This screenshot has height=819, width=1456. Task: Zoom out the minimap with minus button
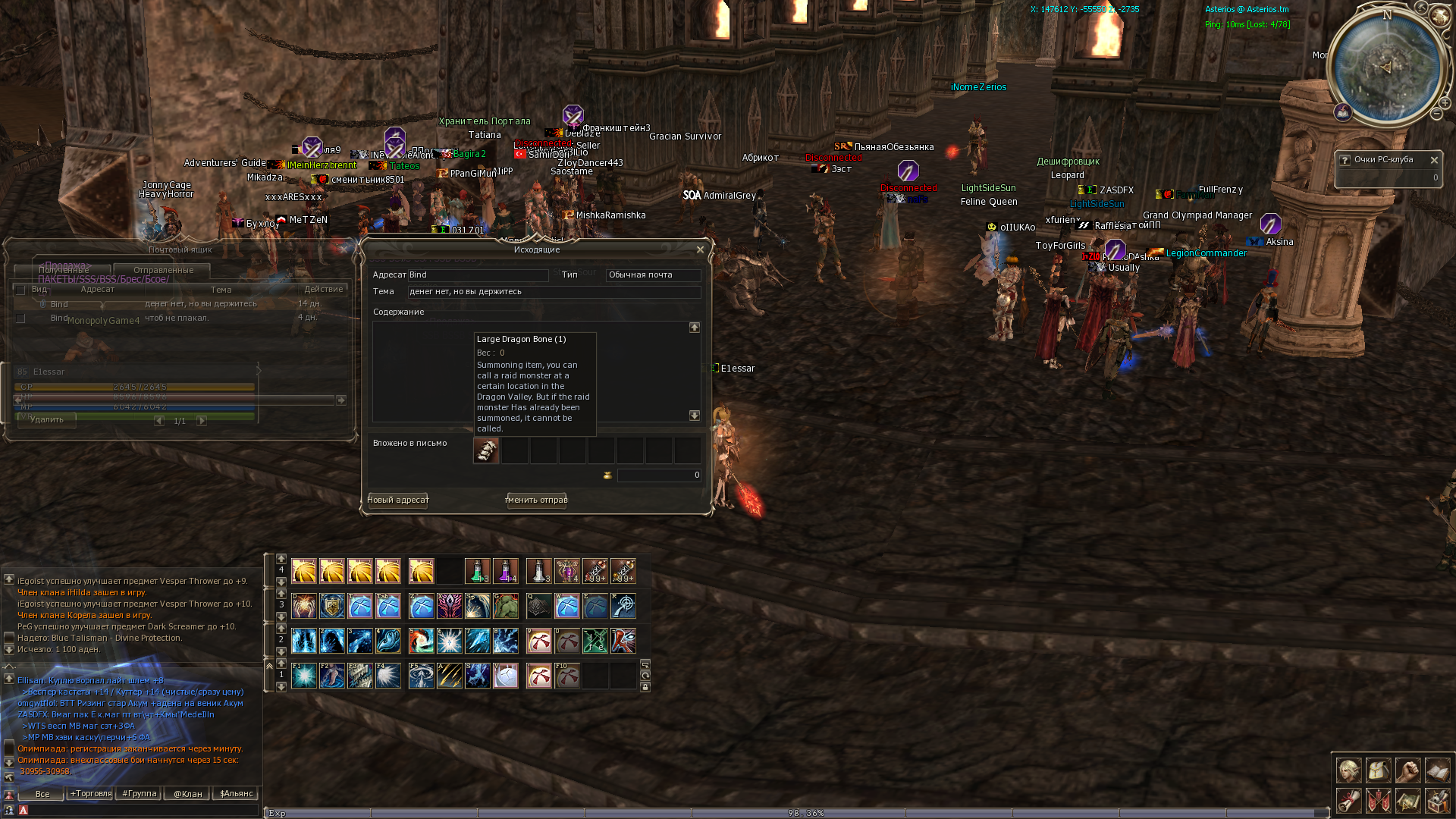tap(1436, 114)
